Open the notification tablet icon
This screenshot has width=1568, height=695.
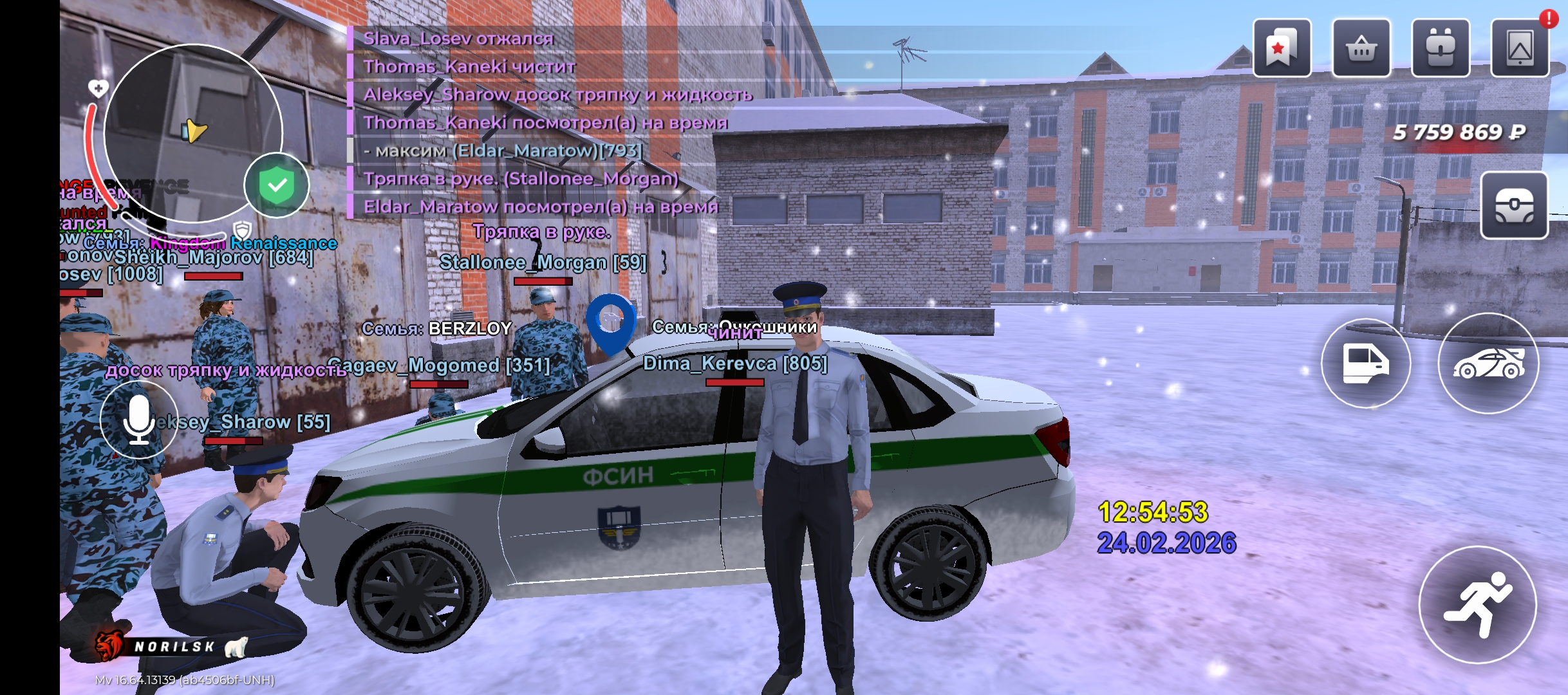tap(1520, 48)
